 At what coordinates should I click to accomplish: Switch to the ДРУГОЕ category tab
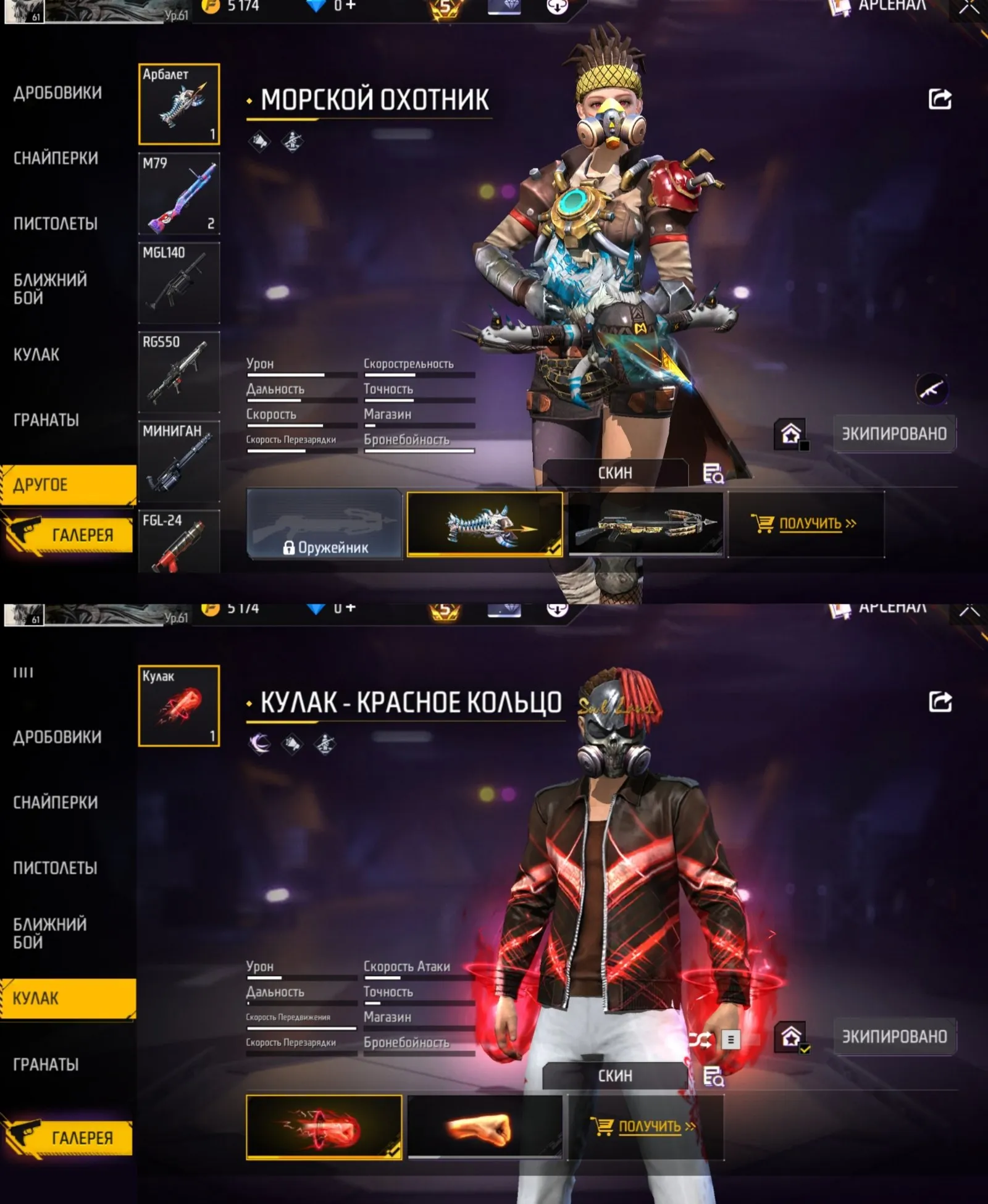68,485
